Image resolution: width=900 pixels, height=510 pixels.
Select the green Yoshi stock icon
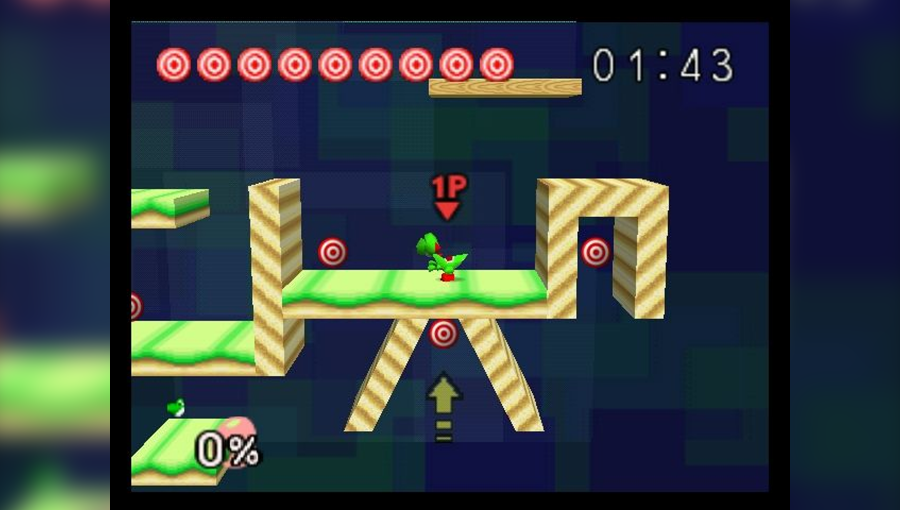tap(176, 407)
